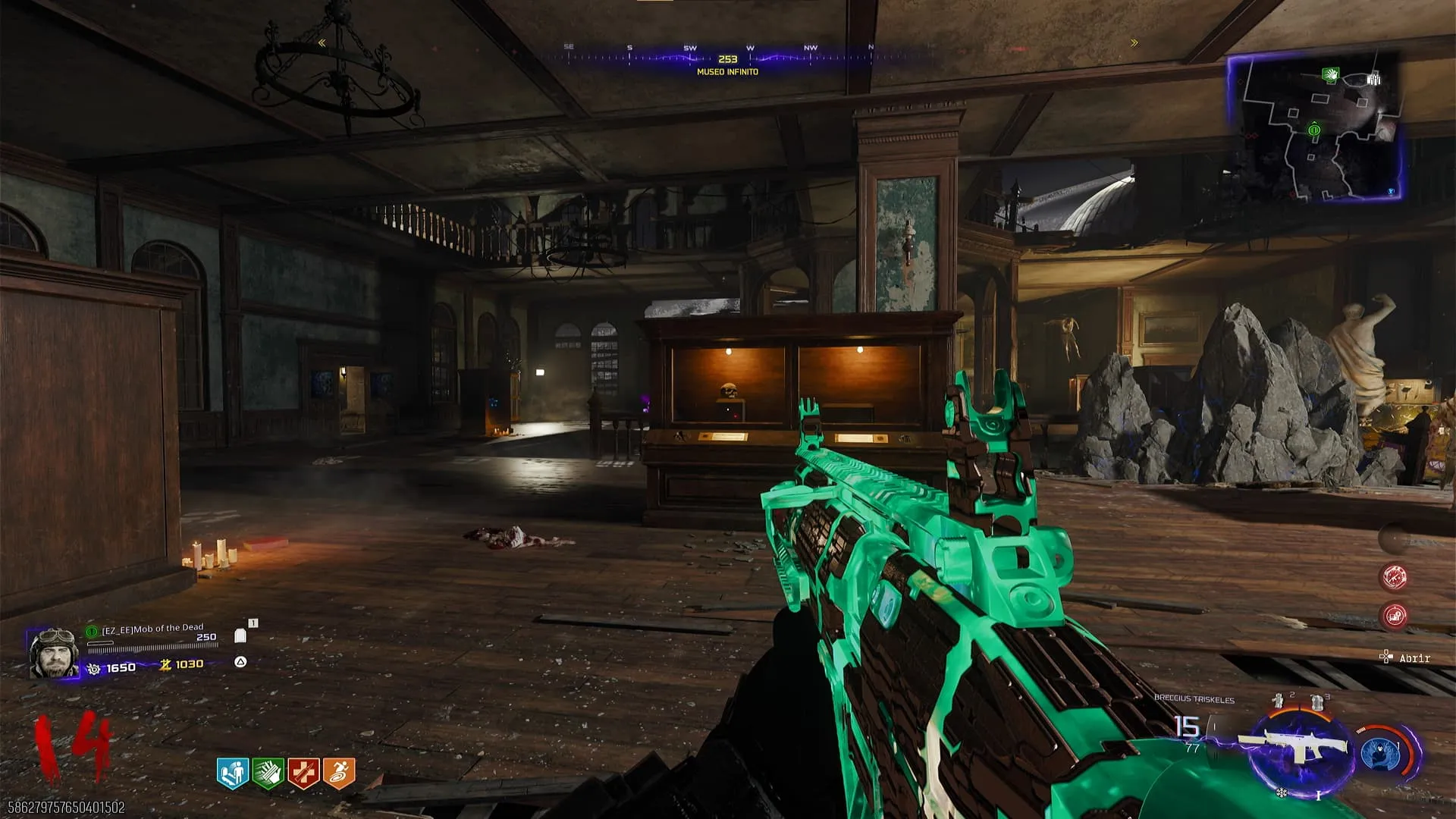Screen dimensions: 1456x819
Task: Click the Quick Revive perk icon
Action: (233, 773)
